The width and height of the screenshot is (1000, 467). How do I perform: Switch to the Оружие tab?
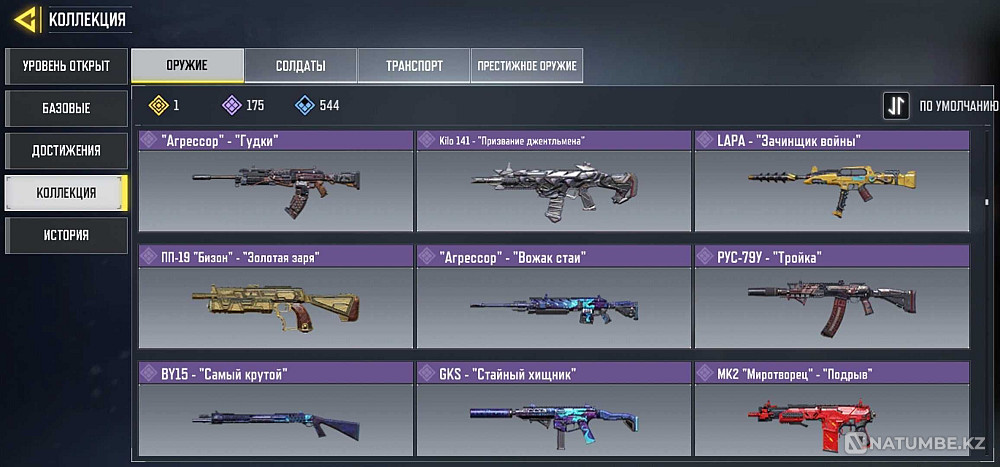pos(187,66)
